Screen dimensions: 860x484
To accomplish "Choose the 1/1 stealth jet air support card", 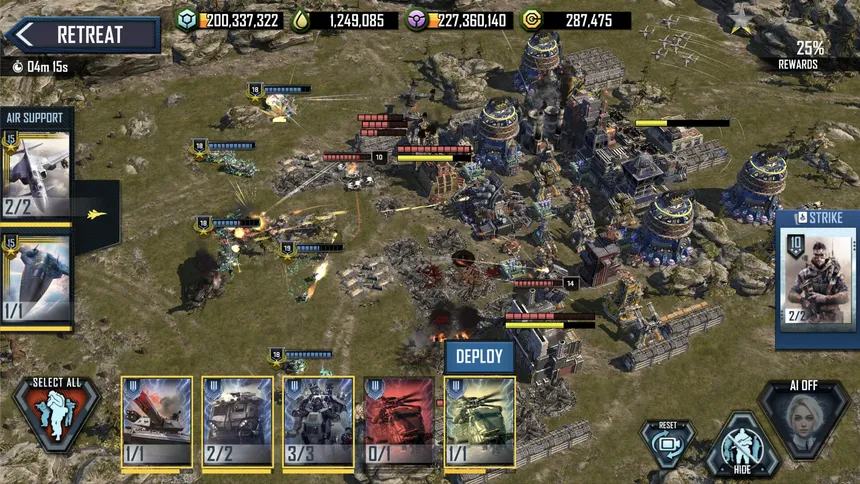I will [x=37, y=282].
